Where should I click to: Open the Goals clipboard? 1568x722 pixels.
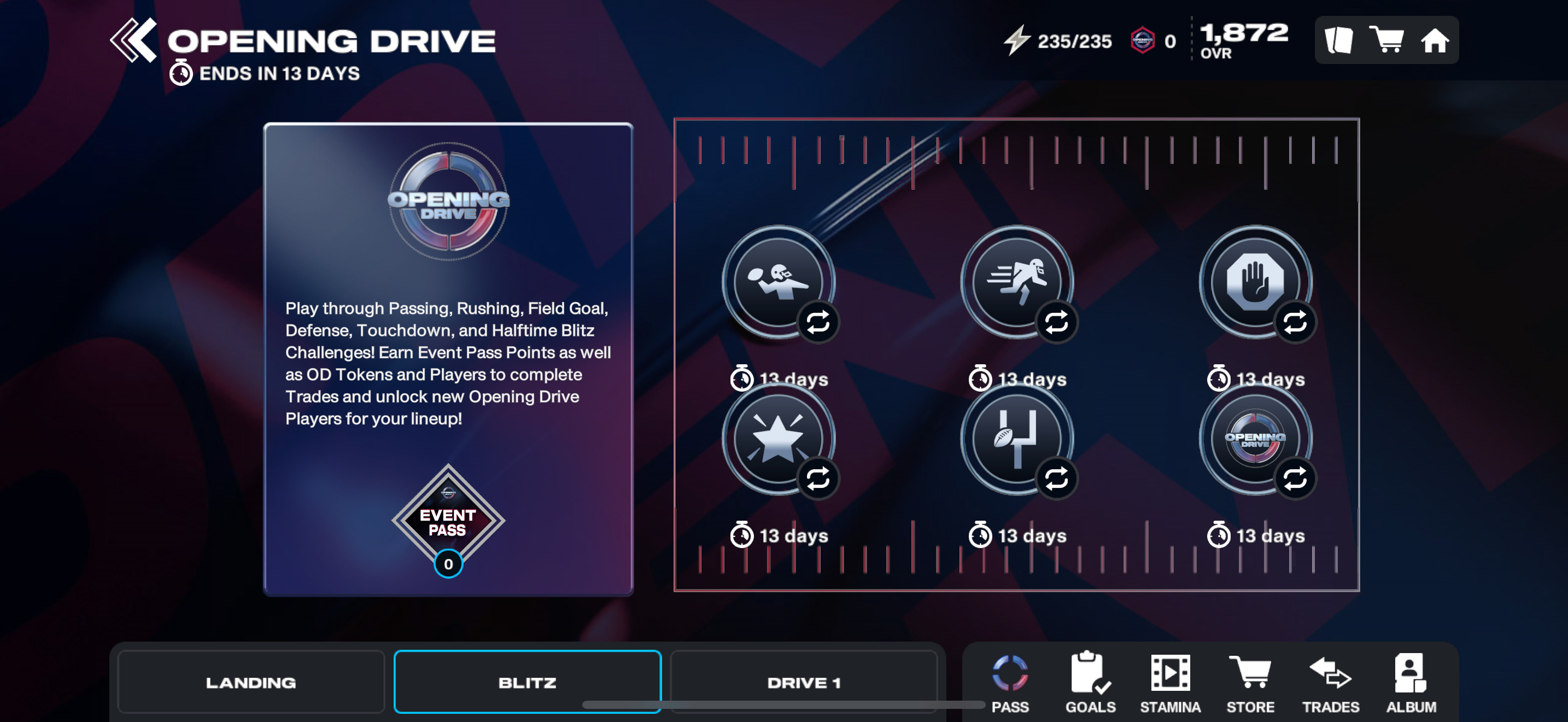click(1090, 682)
